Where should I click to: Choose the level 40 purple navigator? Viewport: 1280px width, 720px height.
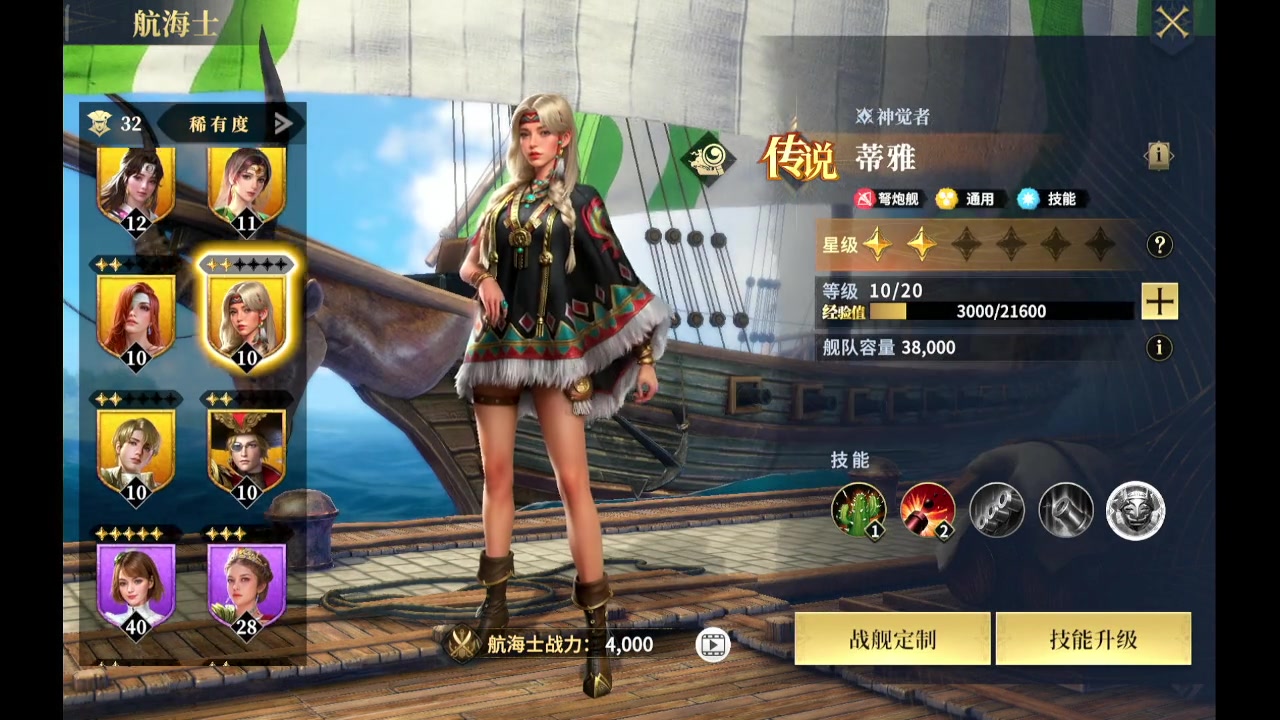tap(136, 587)
